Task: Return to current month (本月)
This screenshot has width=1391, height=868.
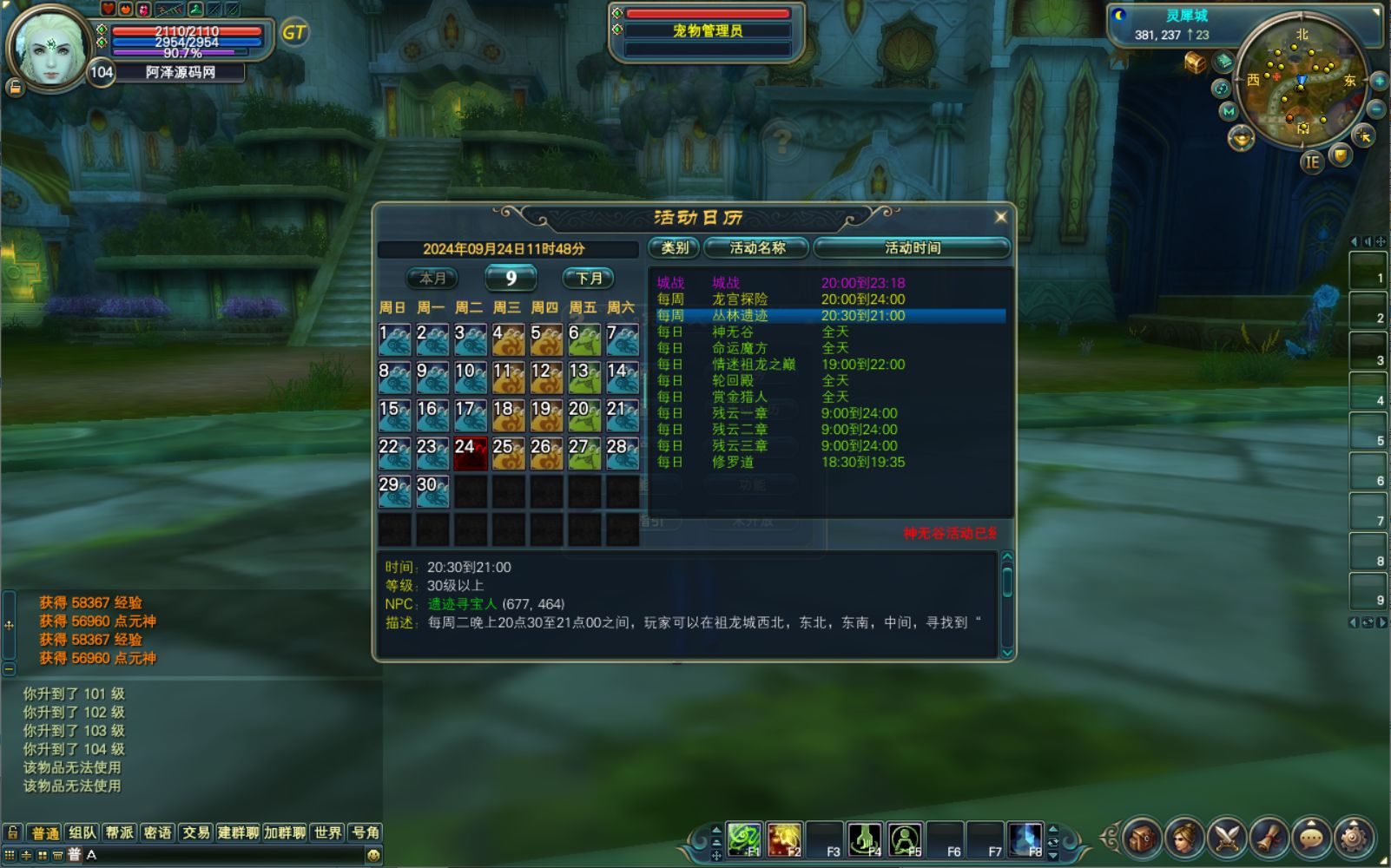Action: [x=432, y=279]
